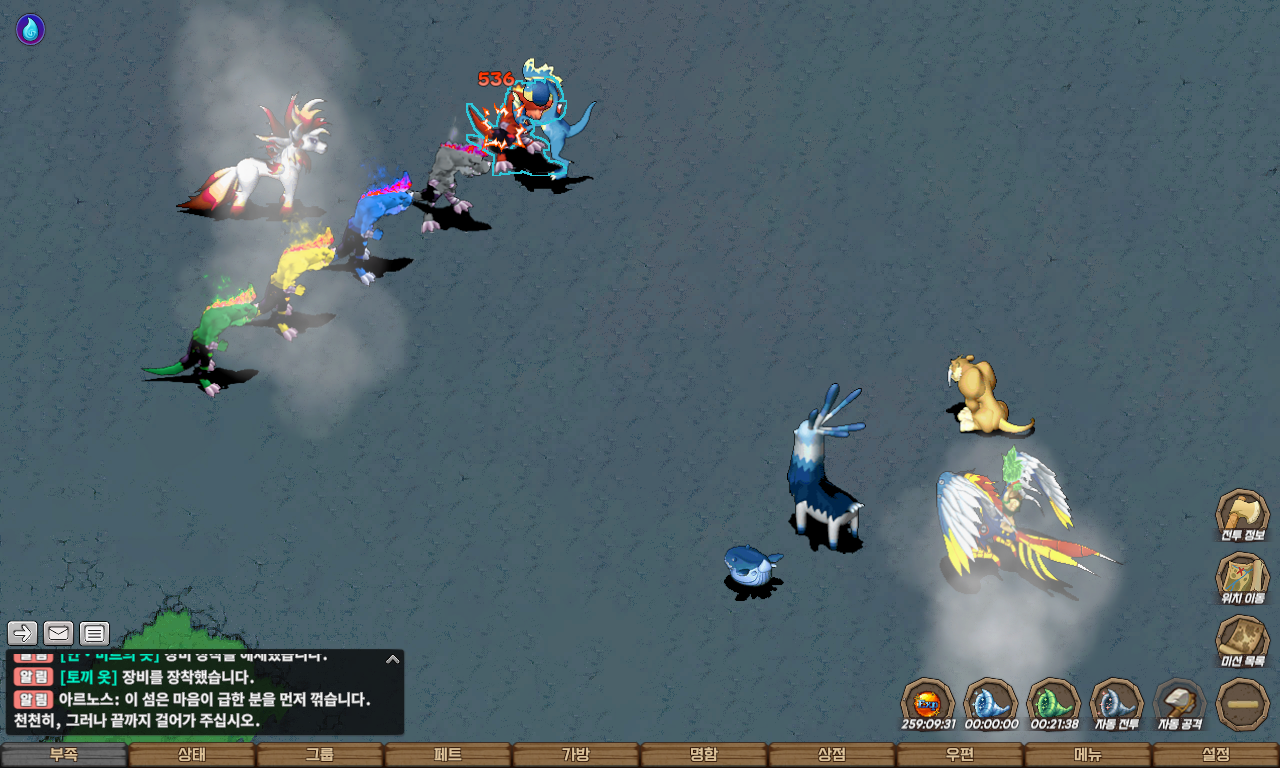Open the 설정 (Settings) menu
The height and width of the screenshot is (768, 1280).
[1215, 755]
